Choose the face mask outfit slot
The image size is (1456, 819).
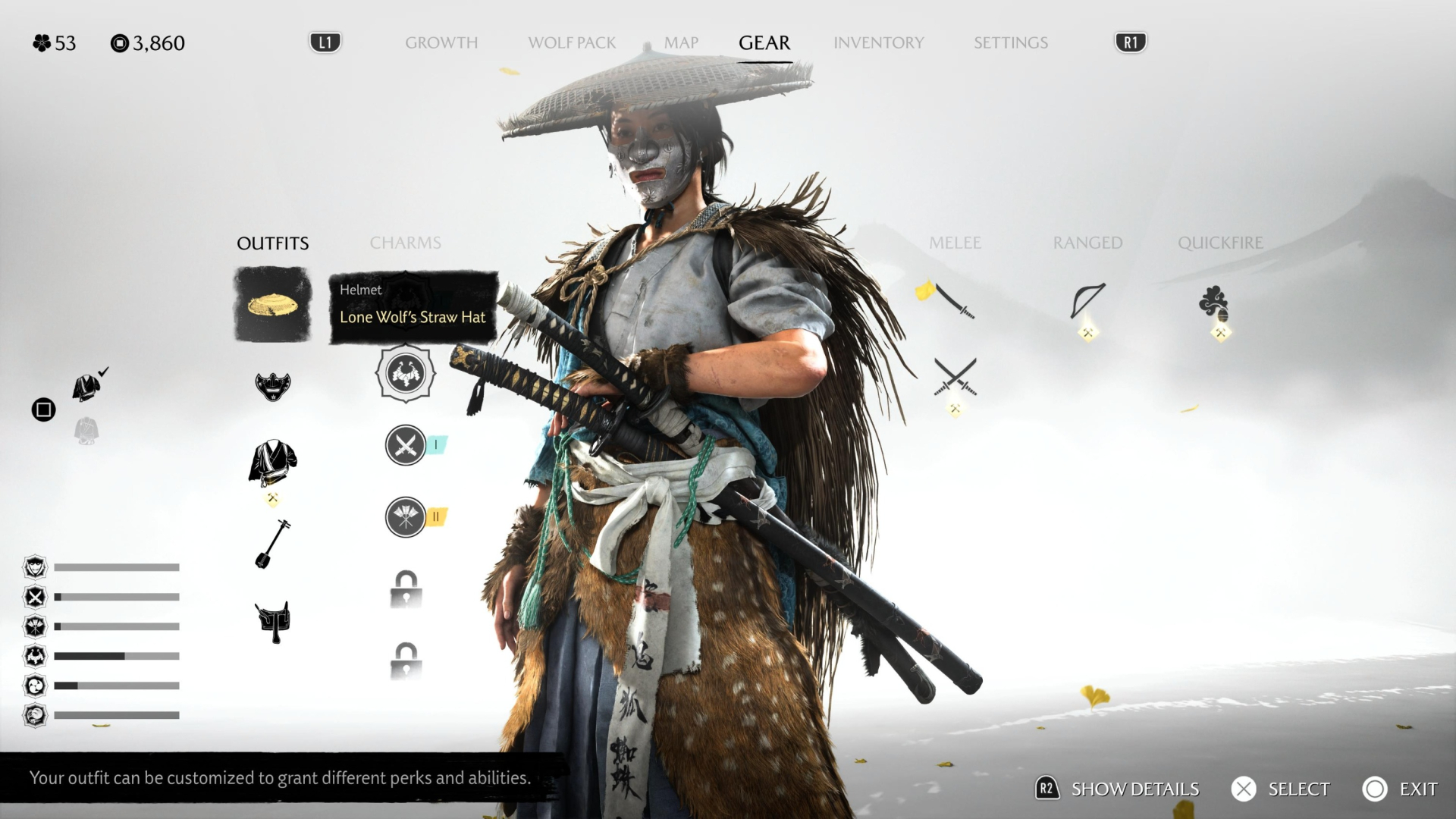click(273, 386)
